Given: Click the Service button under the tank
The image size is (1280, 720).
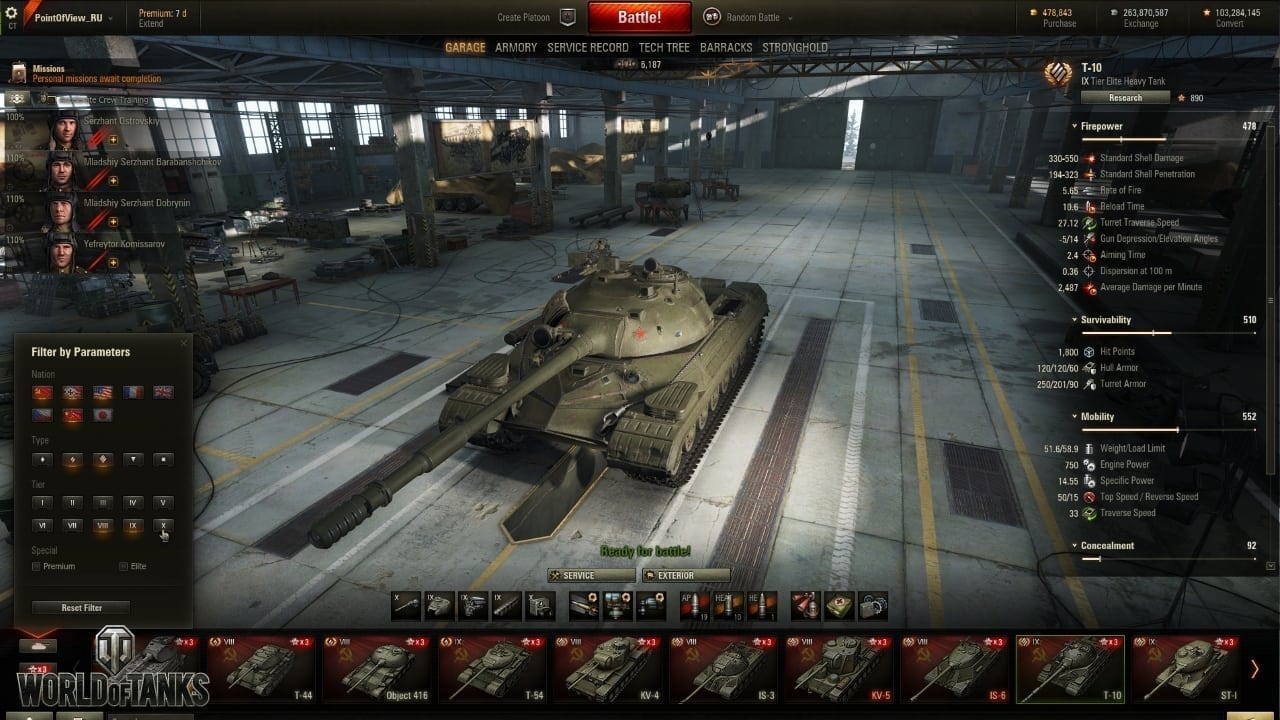Looking at the screenshot, I should 591,575.
